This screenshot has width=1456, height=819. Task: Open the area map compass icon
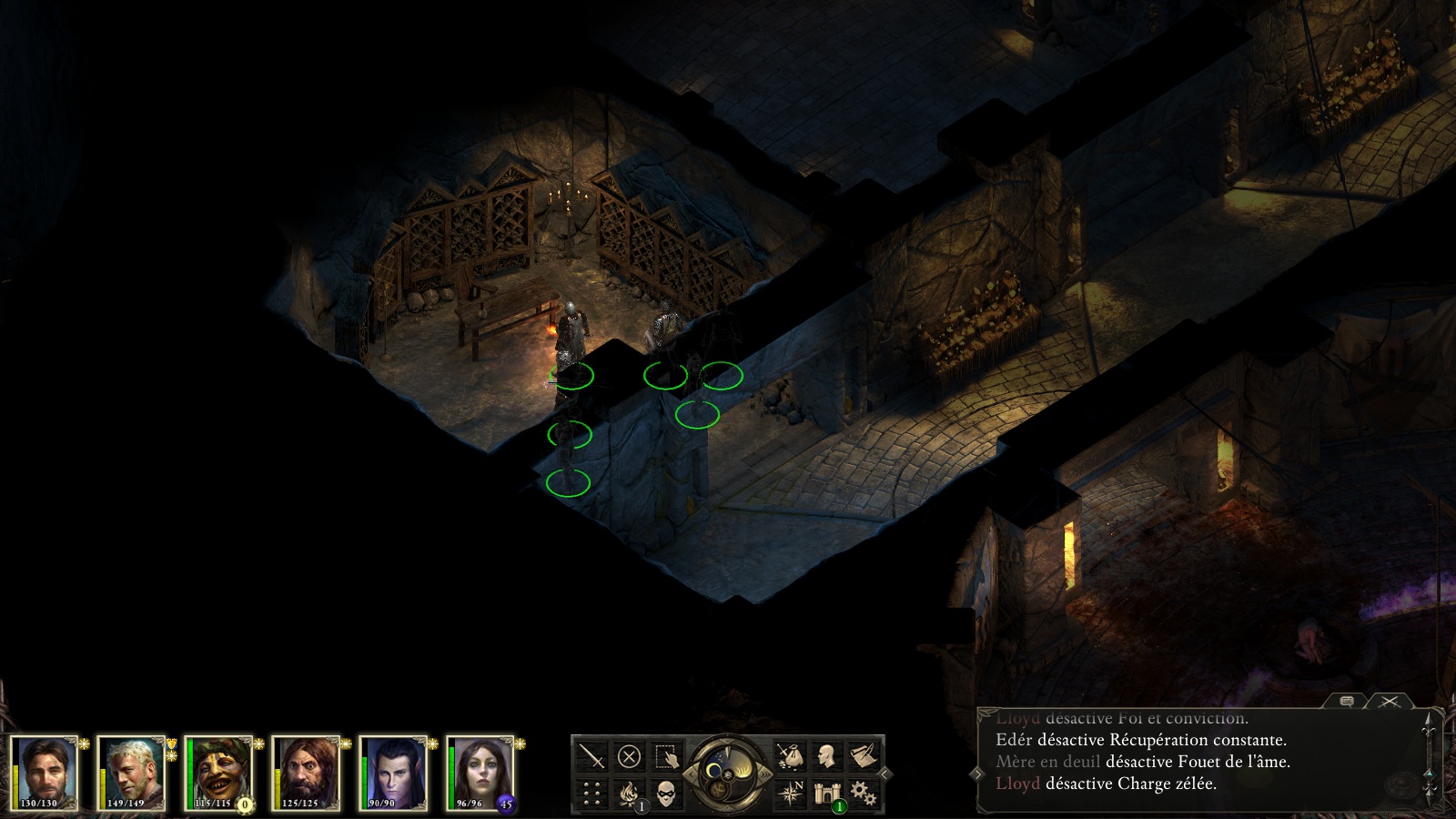[x=790, y=794]
